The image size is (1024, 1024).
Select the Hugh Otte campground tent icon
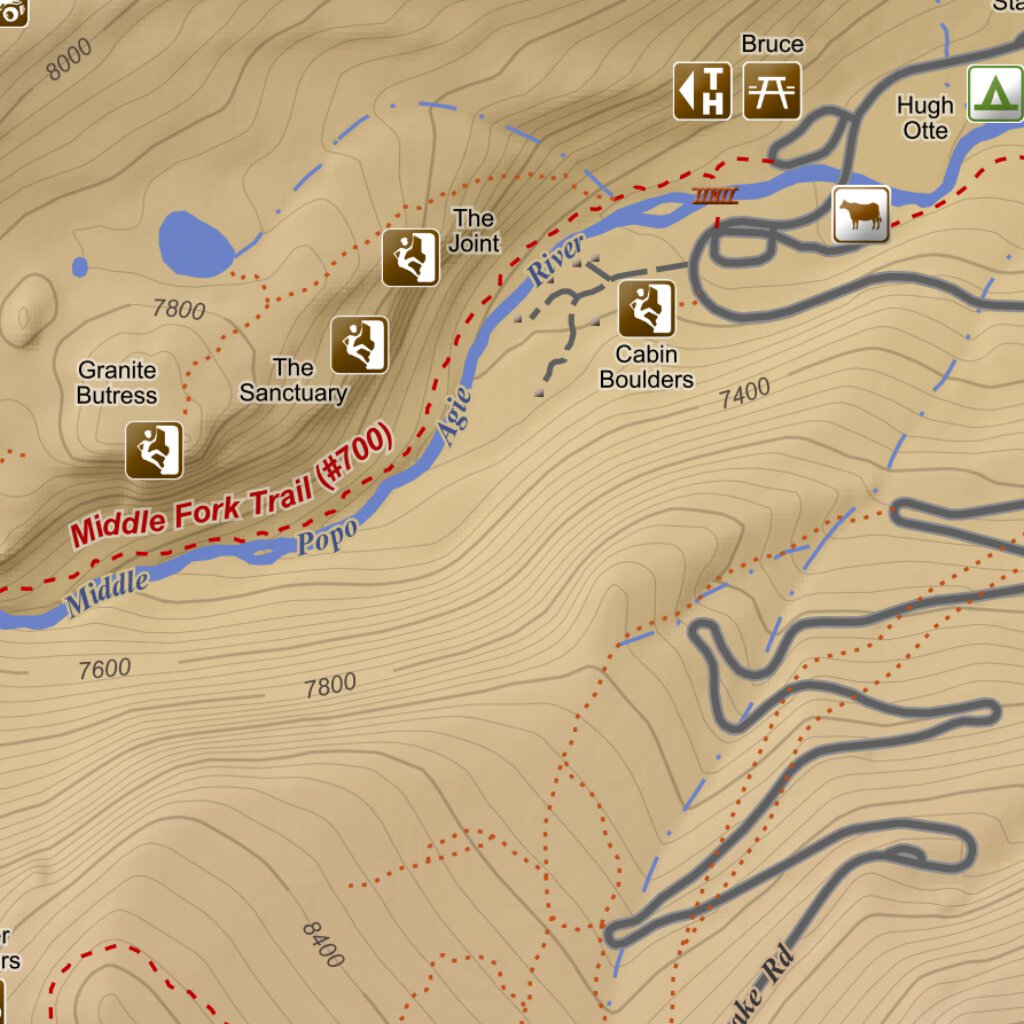click(995, 94)
